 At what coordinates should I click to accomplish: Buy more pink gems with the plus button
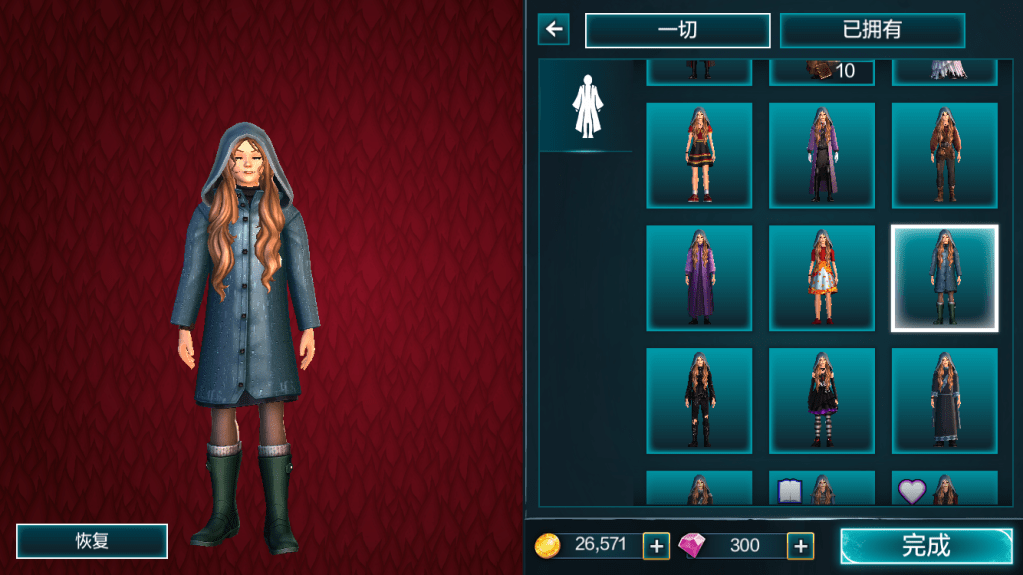click(x=800, y=545)
